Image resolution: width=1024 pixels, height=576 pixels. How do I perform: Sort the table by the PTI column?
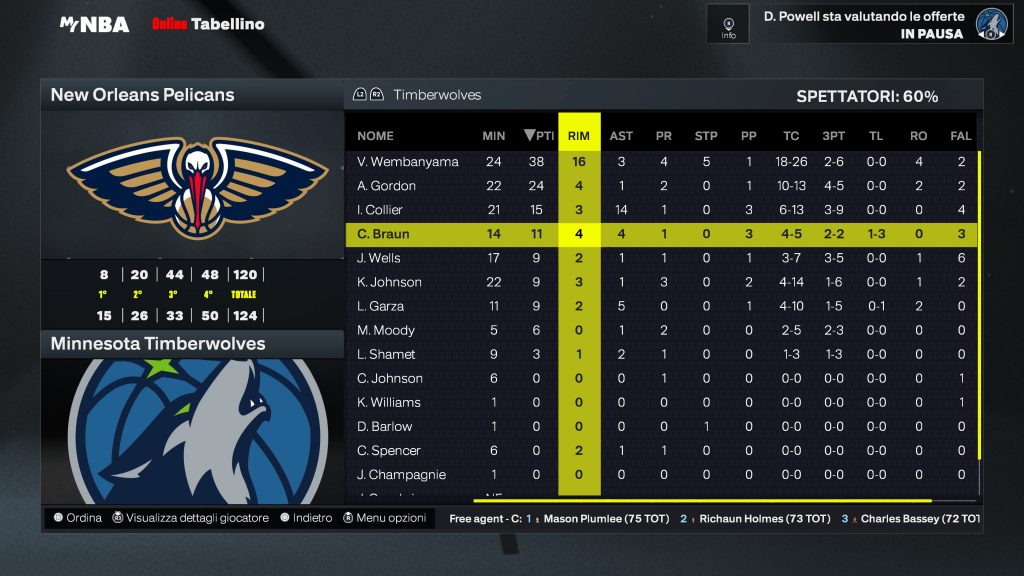pyautogui.click(x=539, y=136)
